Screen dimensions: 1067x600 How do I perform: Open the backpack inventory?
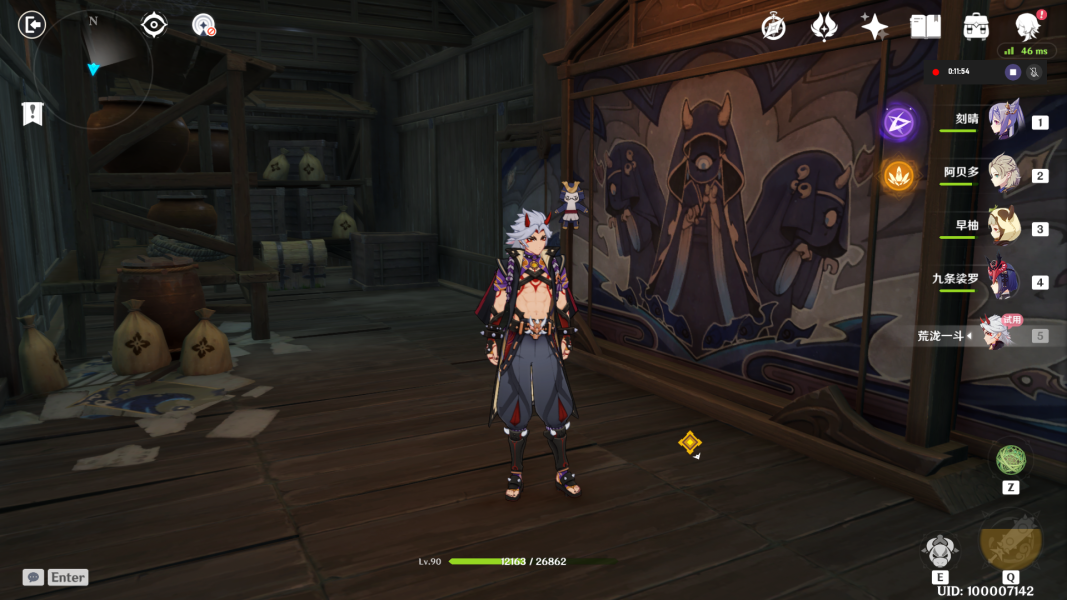click(x=976, y=27)
